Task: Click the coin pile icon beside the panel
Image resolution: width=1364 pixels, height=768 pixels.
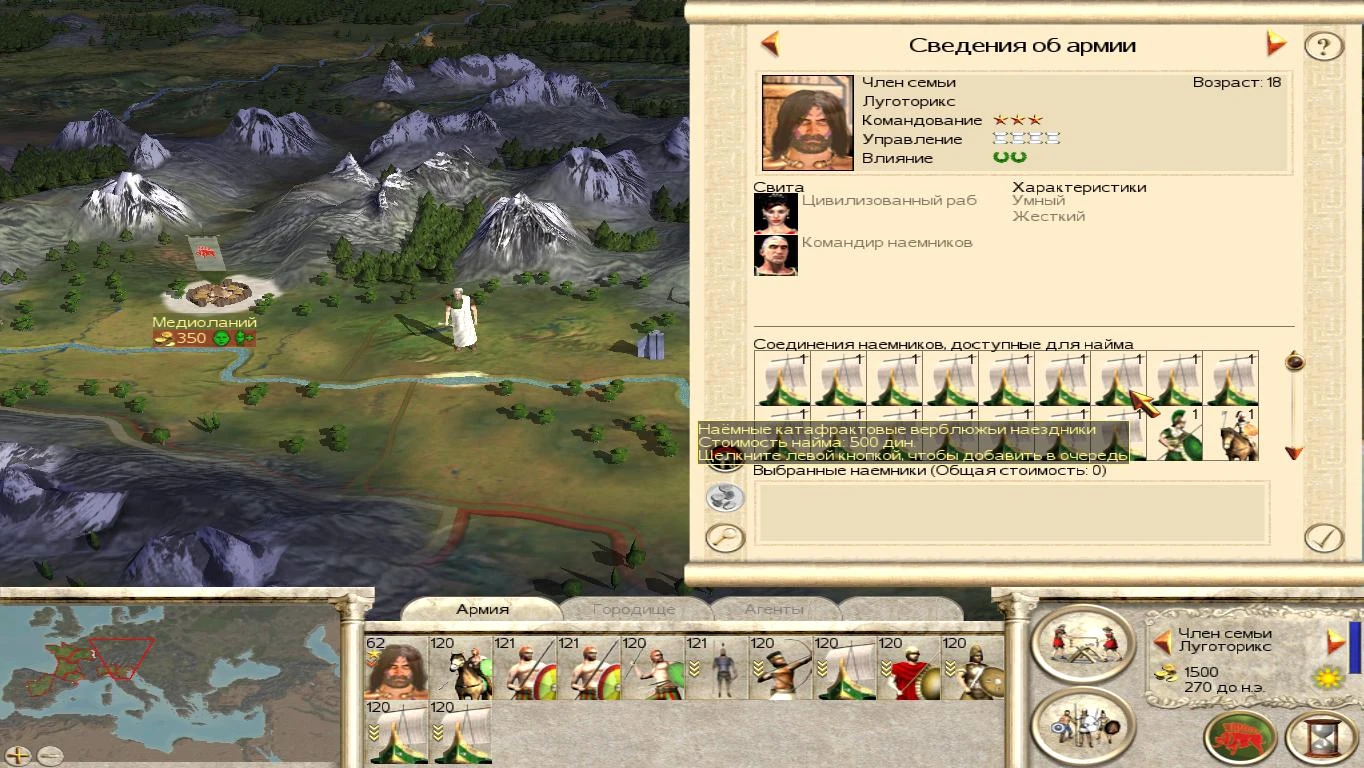Action: point(724,496)
